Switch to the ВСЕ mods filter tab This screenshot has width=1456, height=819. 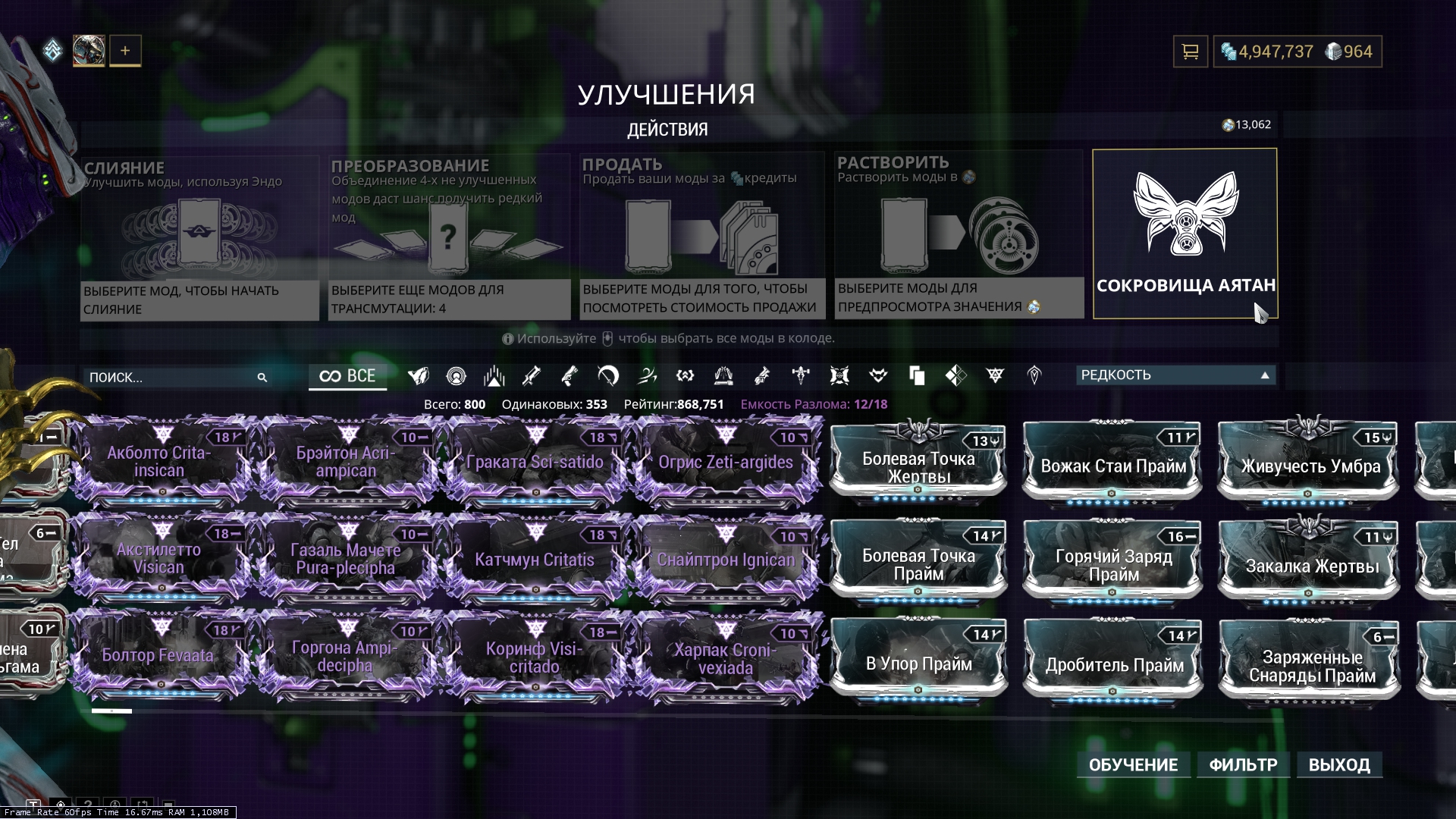pyautogui.click(x=347, y=376)
